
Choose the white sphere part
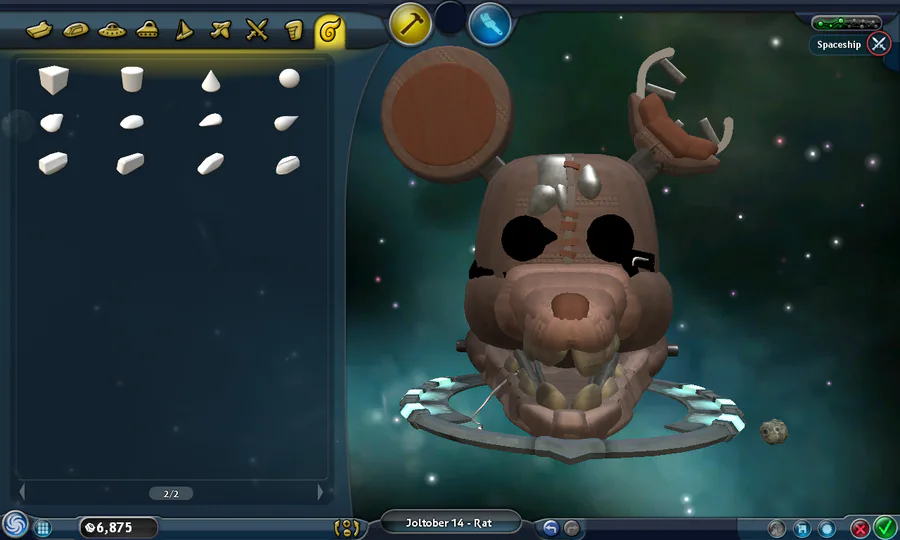288,78
